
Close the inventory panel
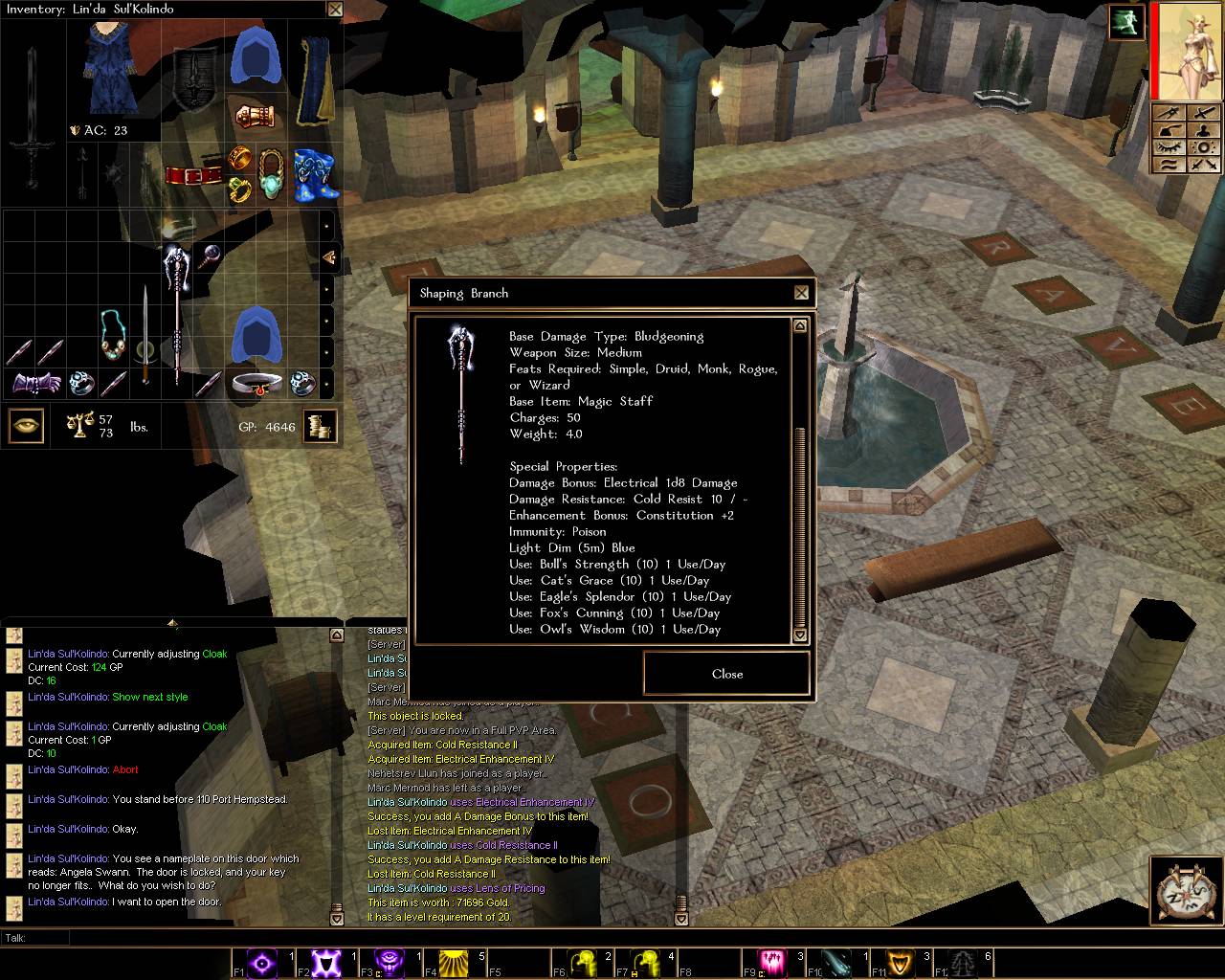[x=334, y=10]
